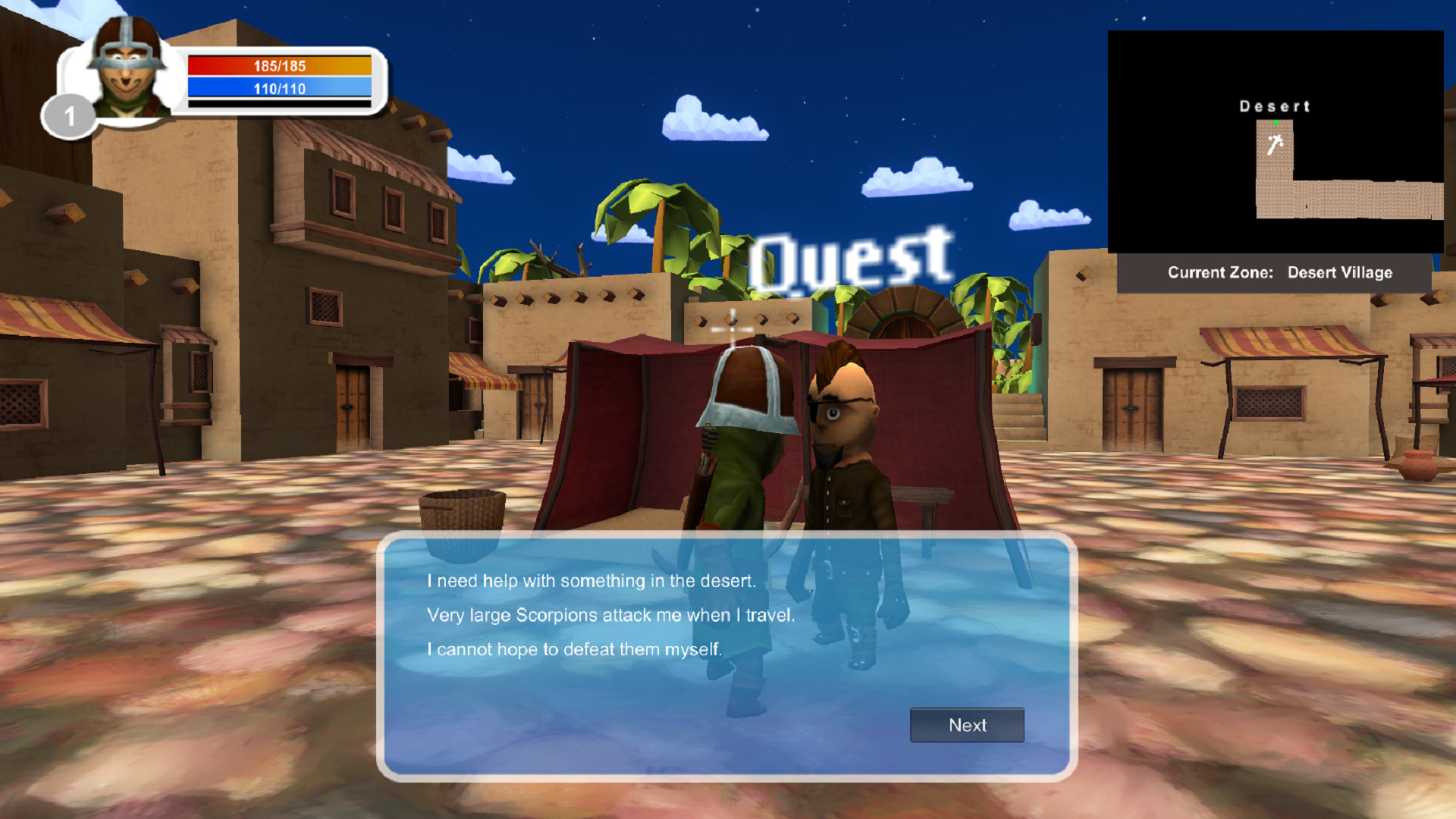The image size is (1456, 819).
Task: Click the green quest dot on the minimap
Action: (1278, 120)
